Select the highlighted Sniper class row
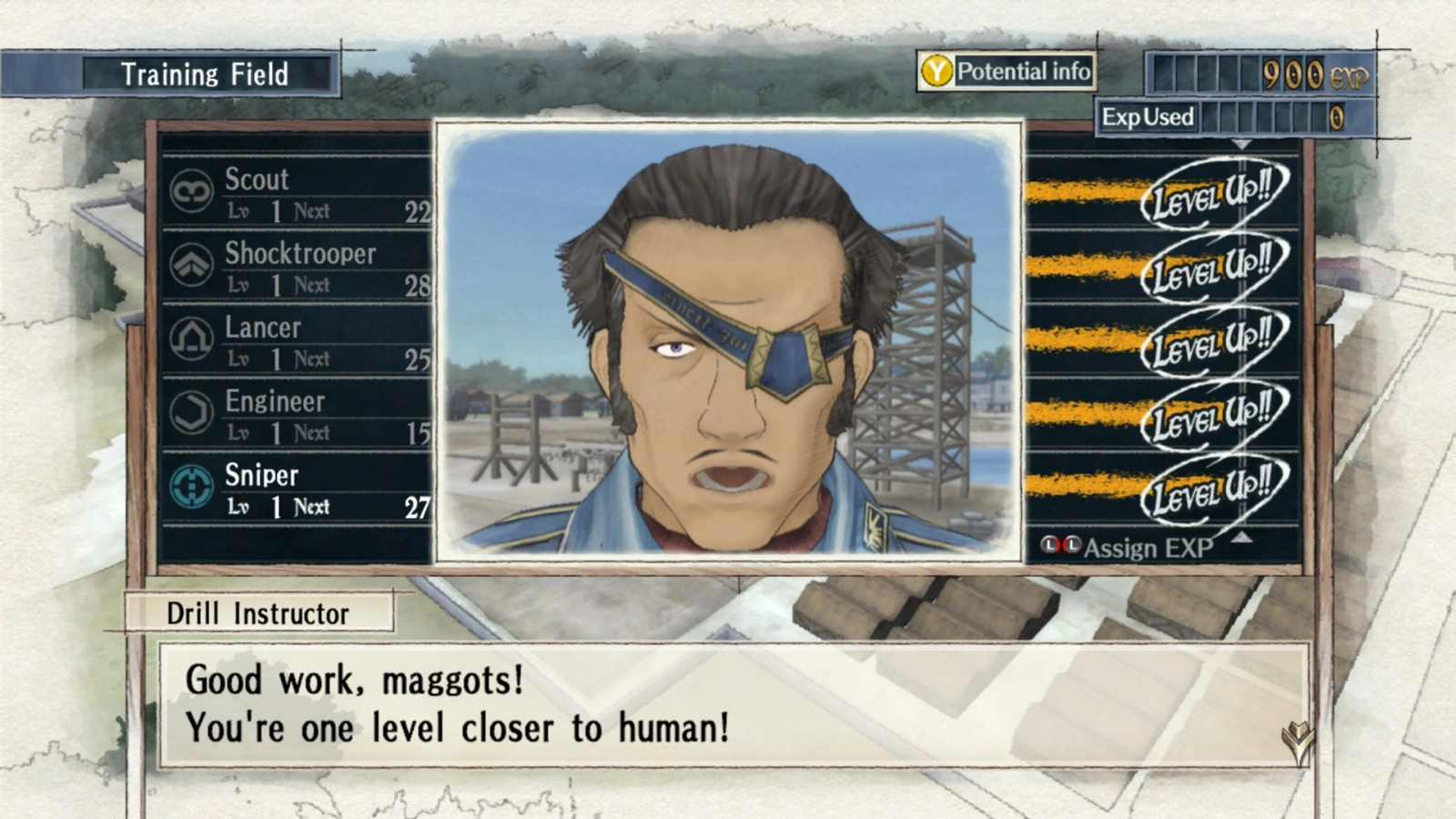Image resolution: width=1456 pixels, height=819 pixels. [300, 489]
